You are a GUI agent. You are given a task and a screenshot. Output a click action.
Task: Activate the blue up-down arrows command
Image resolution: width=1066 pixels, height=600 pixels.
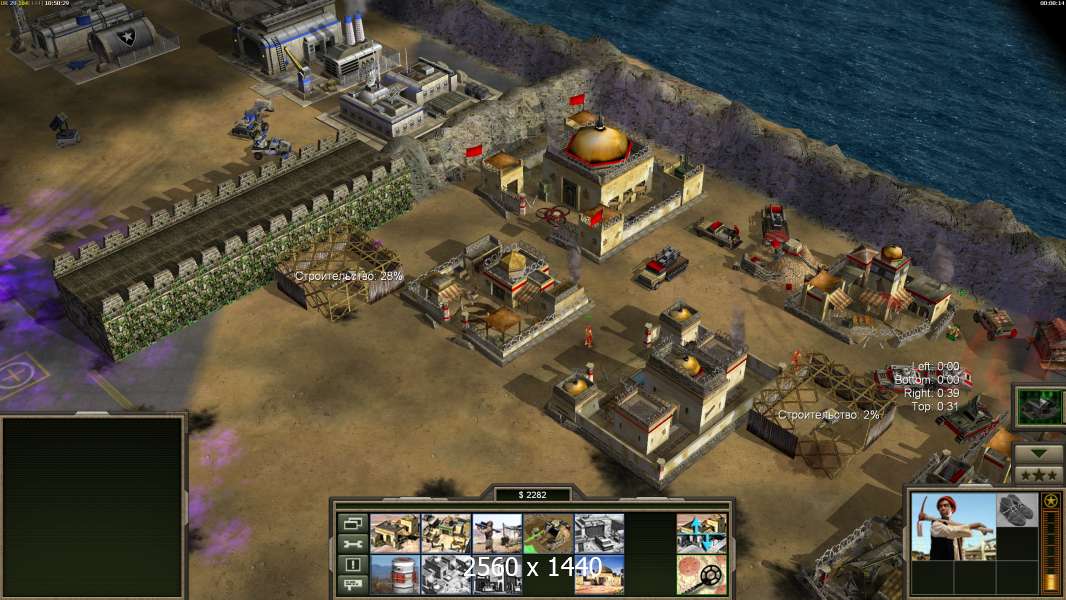click(701, 533)
